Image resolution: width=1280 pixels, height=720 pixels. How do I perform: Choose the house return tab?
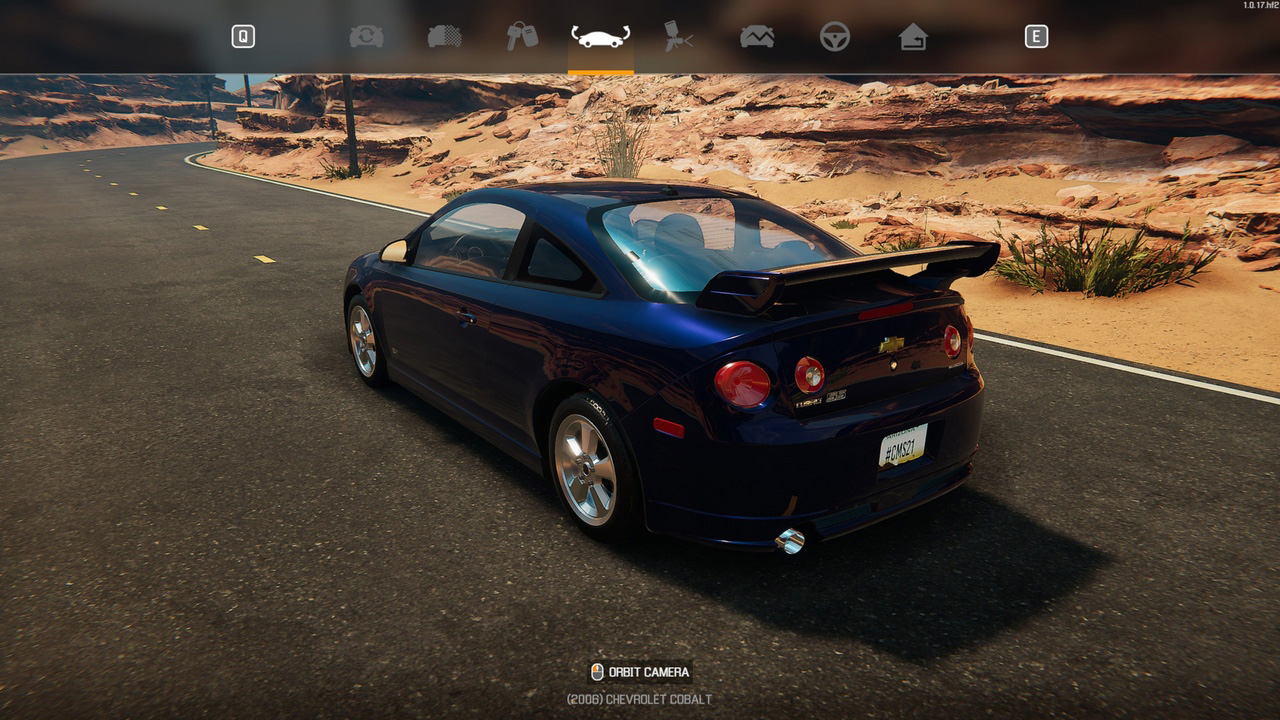coord(913,37)
